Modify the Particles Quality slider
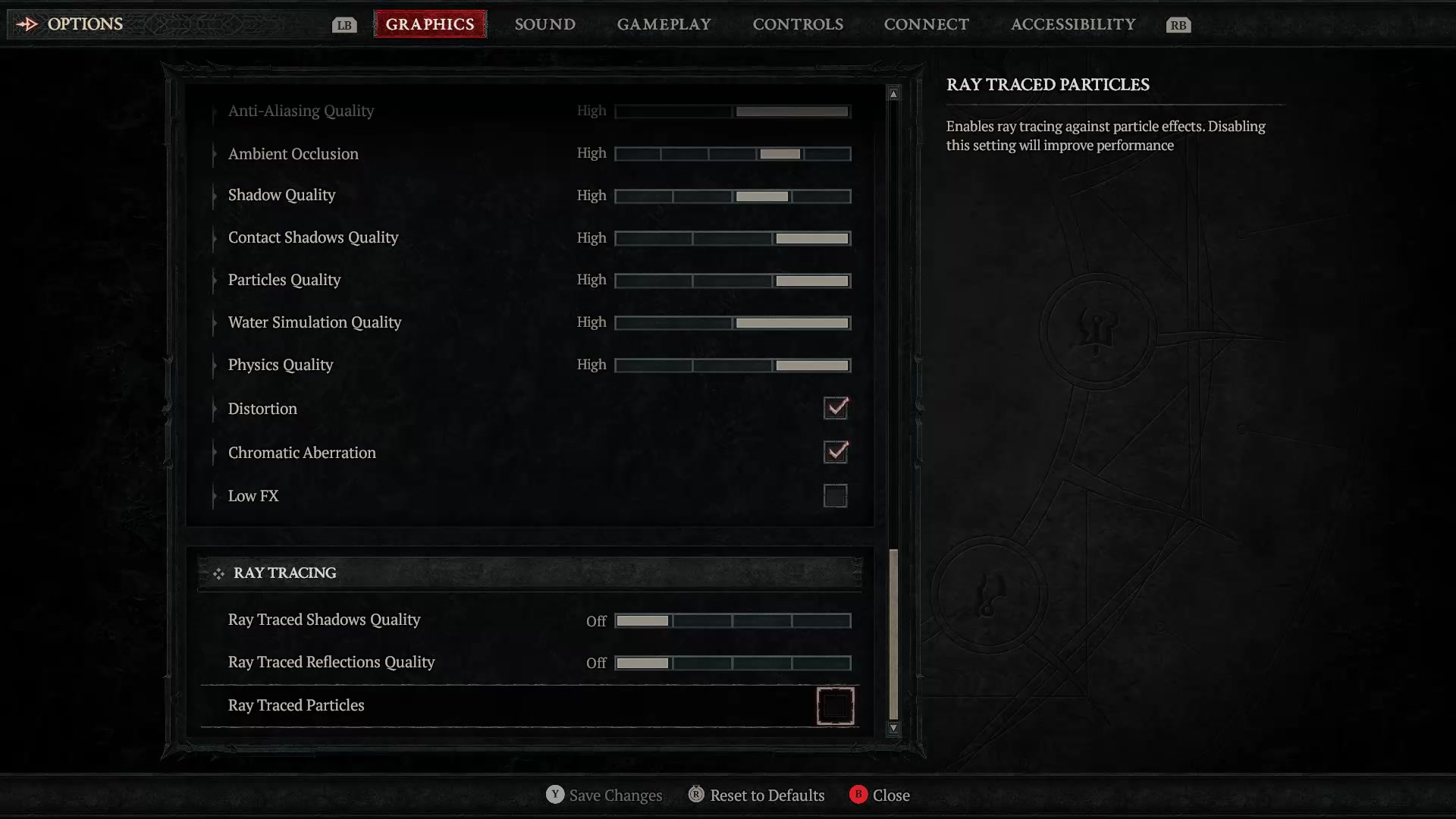Screen dimensions: 1456x819 click(x=733, y=281)
